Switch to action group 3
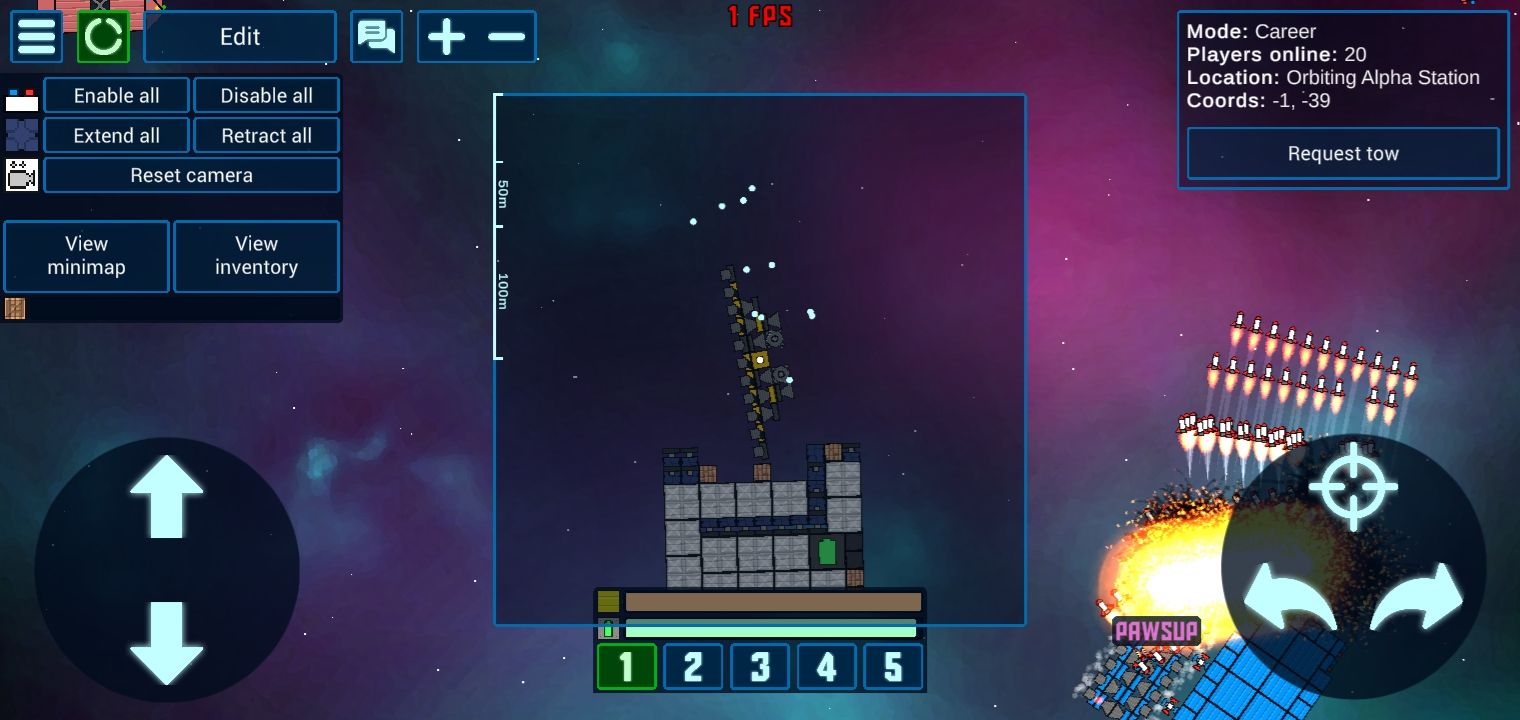1520x720 pixels. tap(760, 667)
